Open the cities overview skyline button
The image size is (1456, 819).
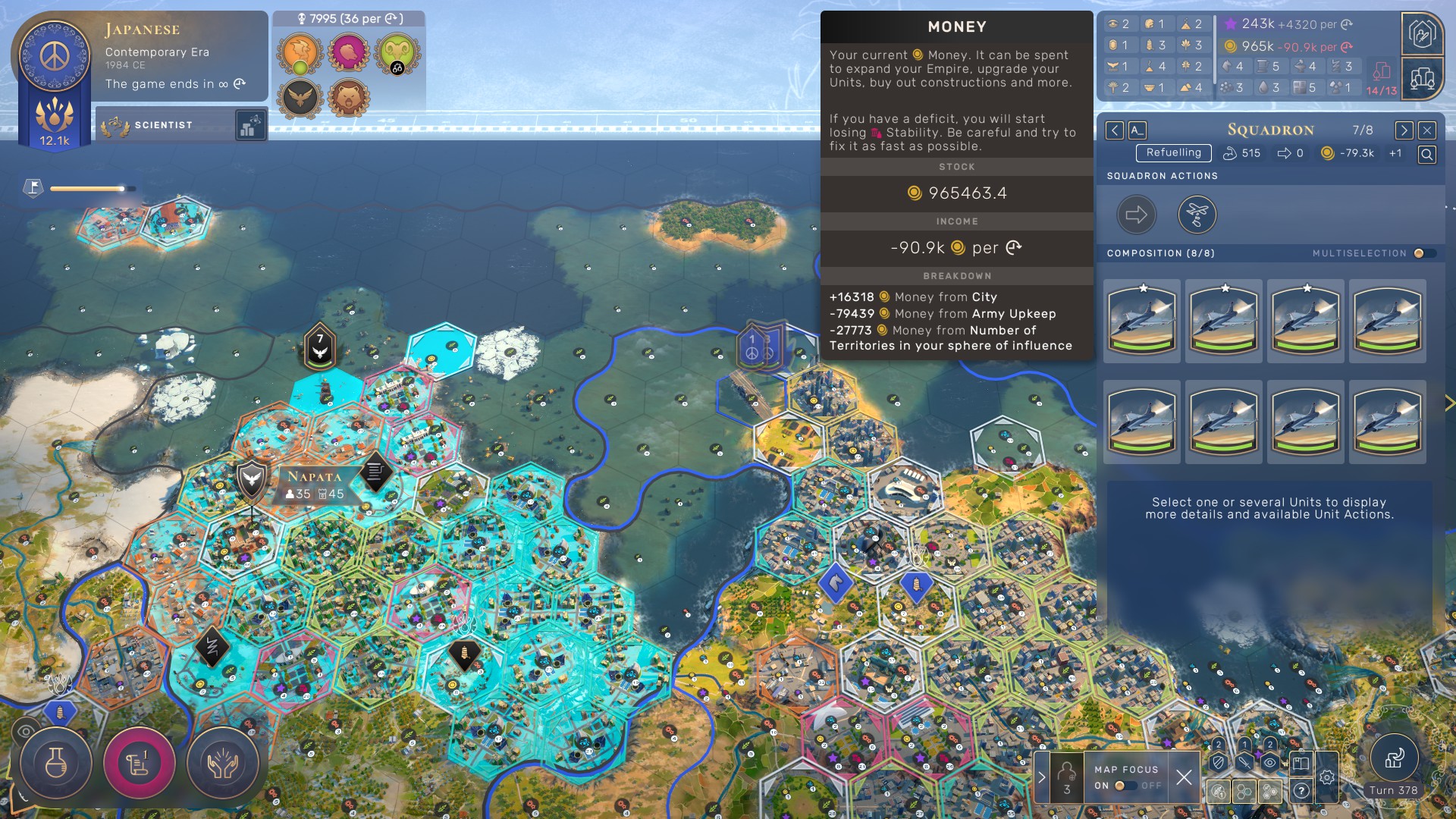(1422, 77)
